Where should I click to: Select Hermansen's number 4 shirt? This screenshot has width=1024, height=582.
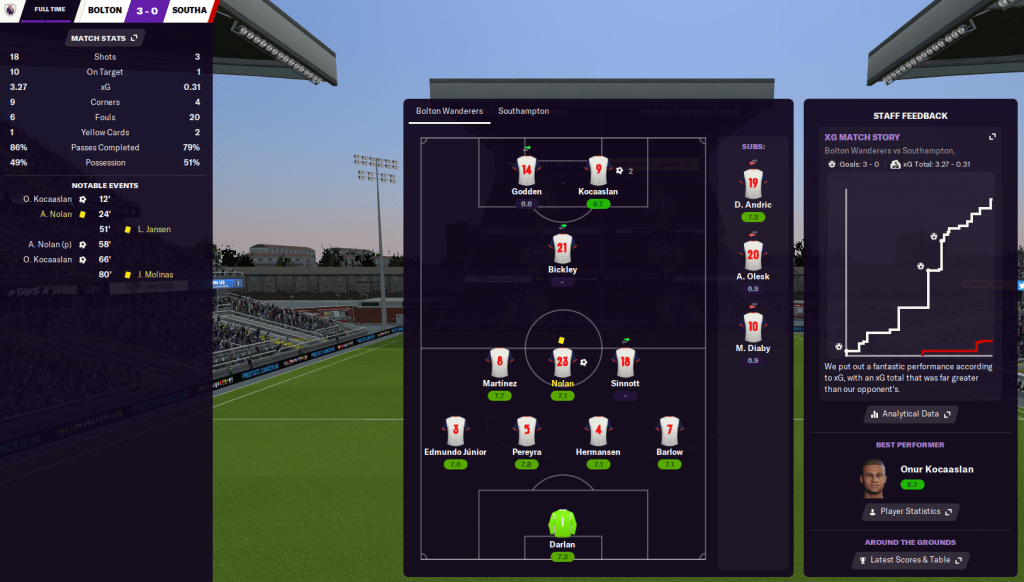tap(598, 431)
